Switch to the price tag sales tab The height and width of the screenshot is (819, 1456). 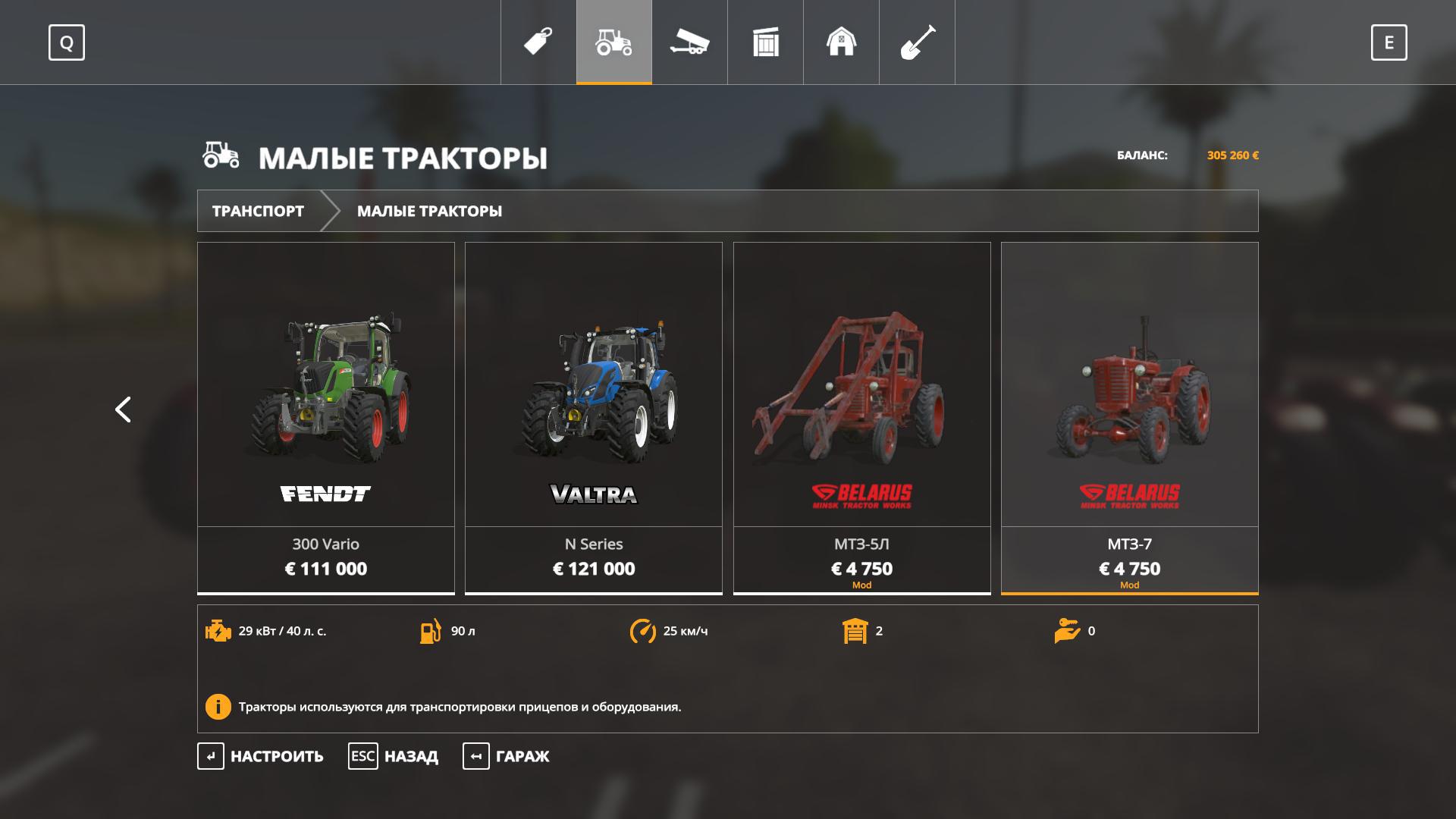[x=538, y=42]
